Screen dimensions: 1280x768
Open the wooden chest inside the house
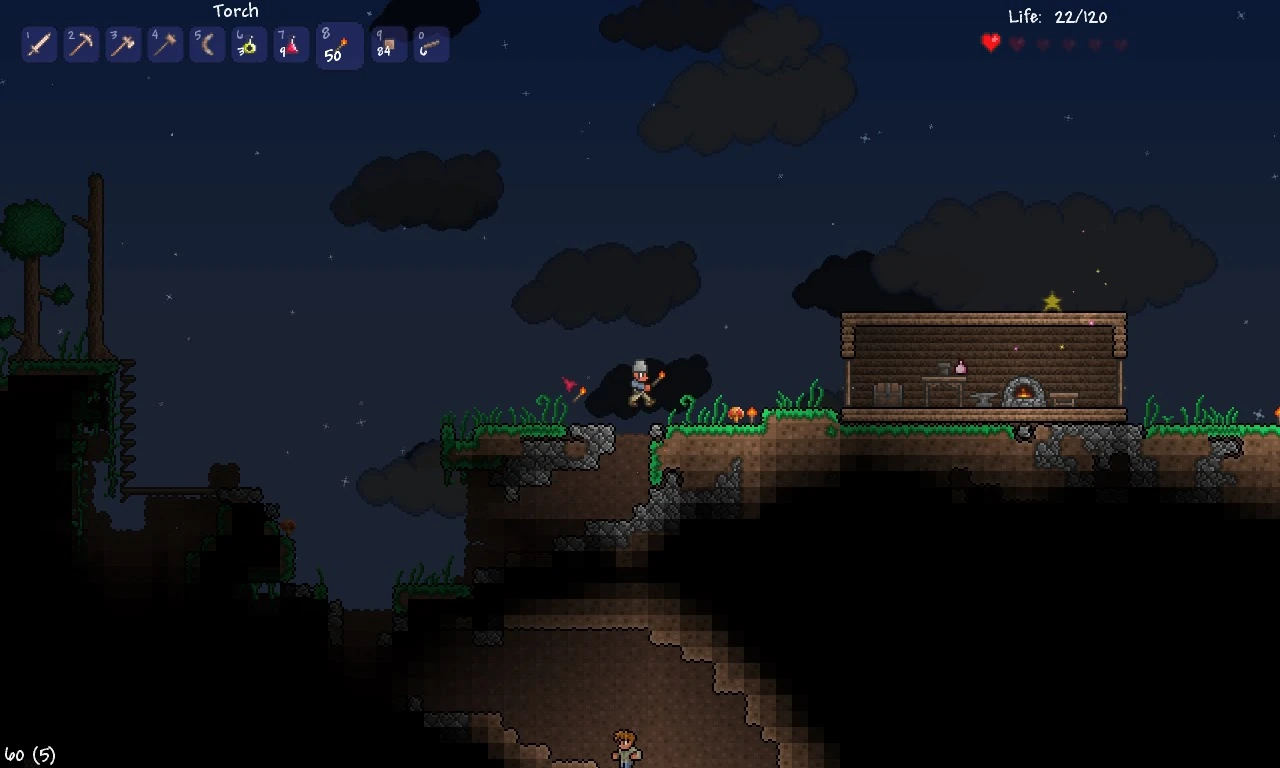(x=888, y=395)
